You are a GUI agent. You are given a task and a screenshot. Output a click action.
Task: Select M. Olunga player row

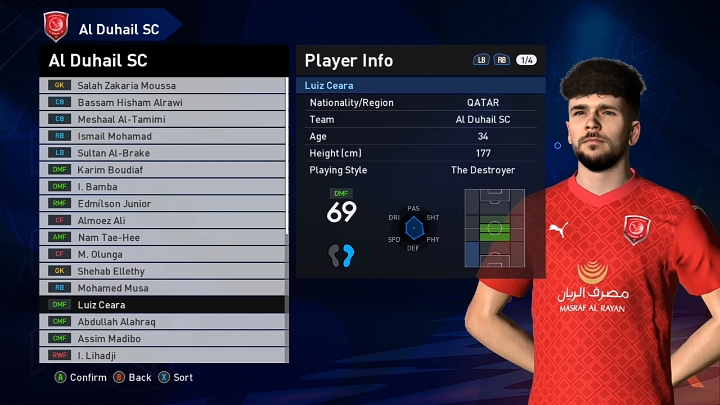(160, 254)
